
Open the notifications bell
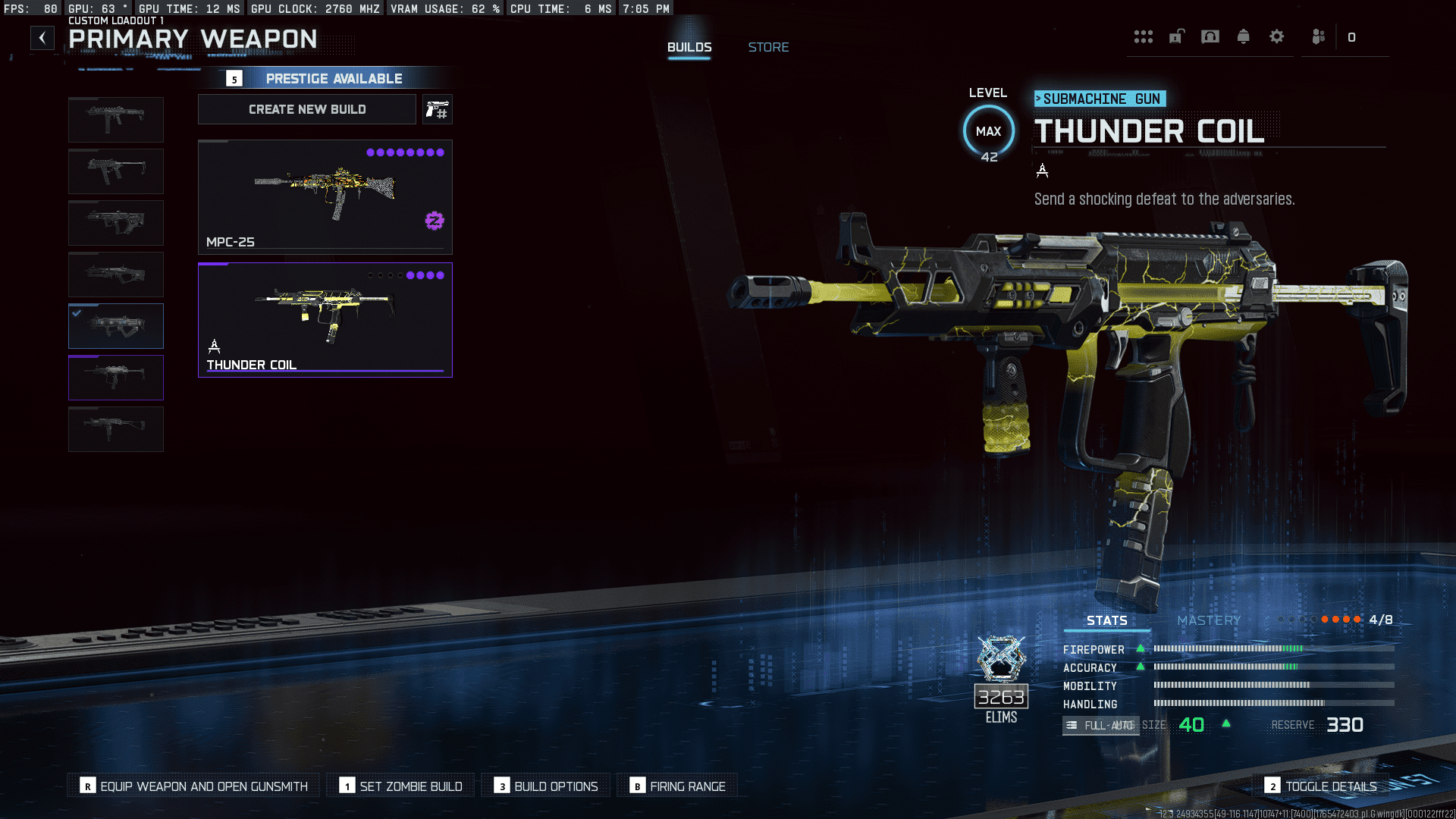point(1243,37)
